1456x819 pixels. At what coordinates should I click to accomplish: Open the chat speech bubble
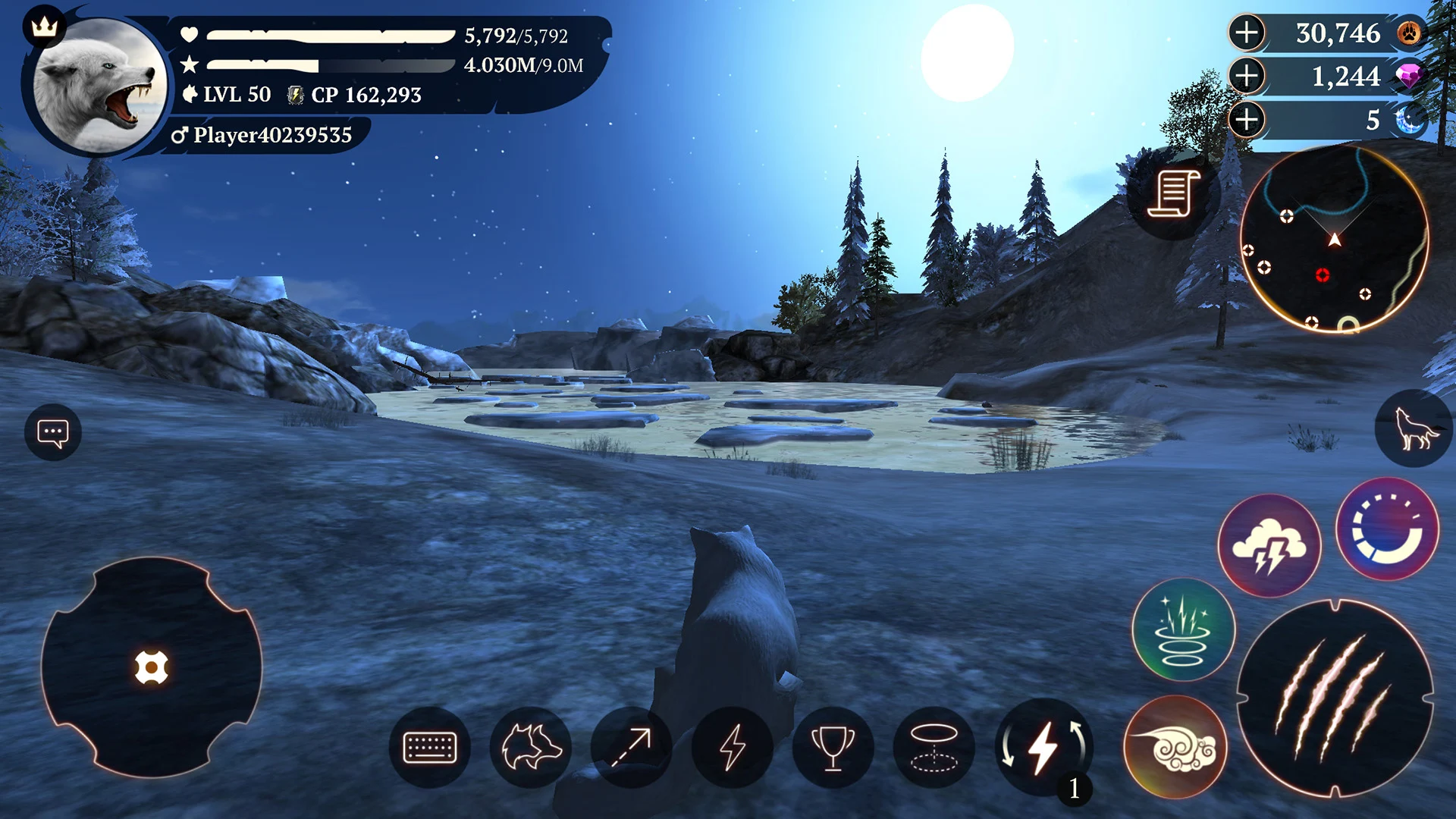[x=53, y=433]
